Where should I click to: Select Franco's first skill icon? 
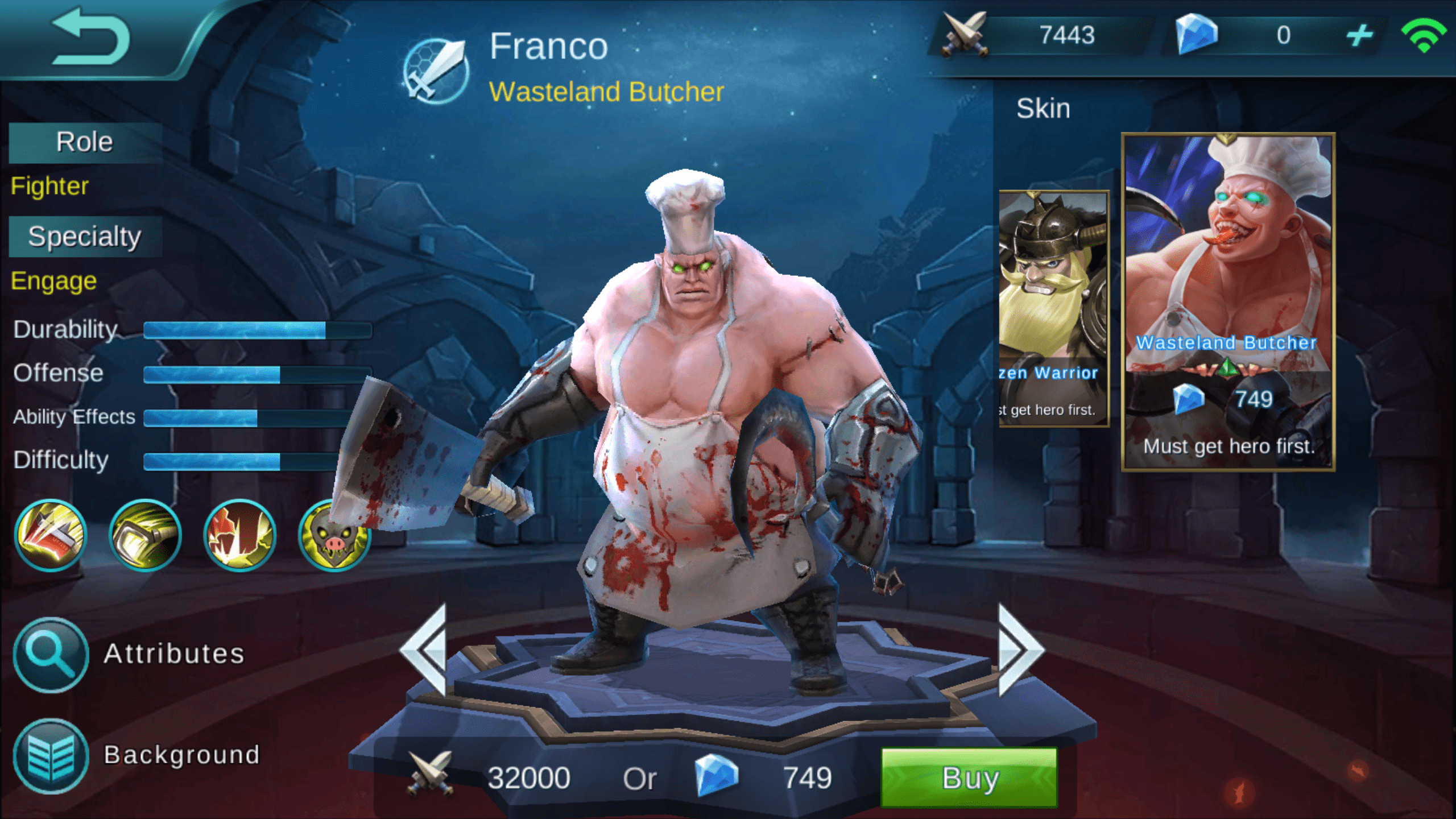(x=50, y=535)
